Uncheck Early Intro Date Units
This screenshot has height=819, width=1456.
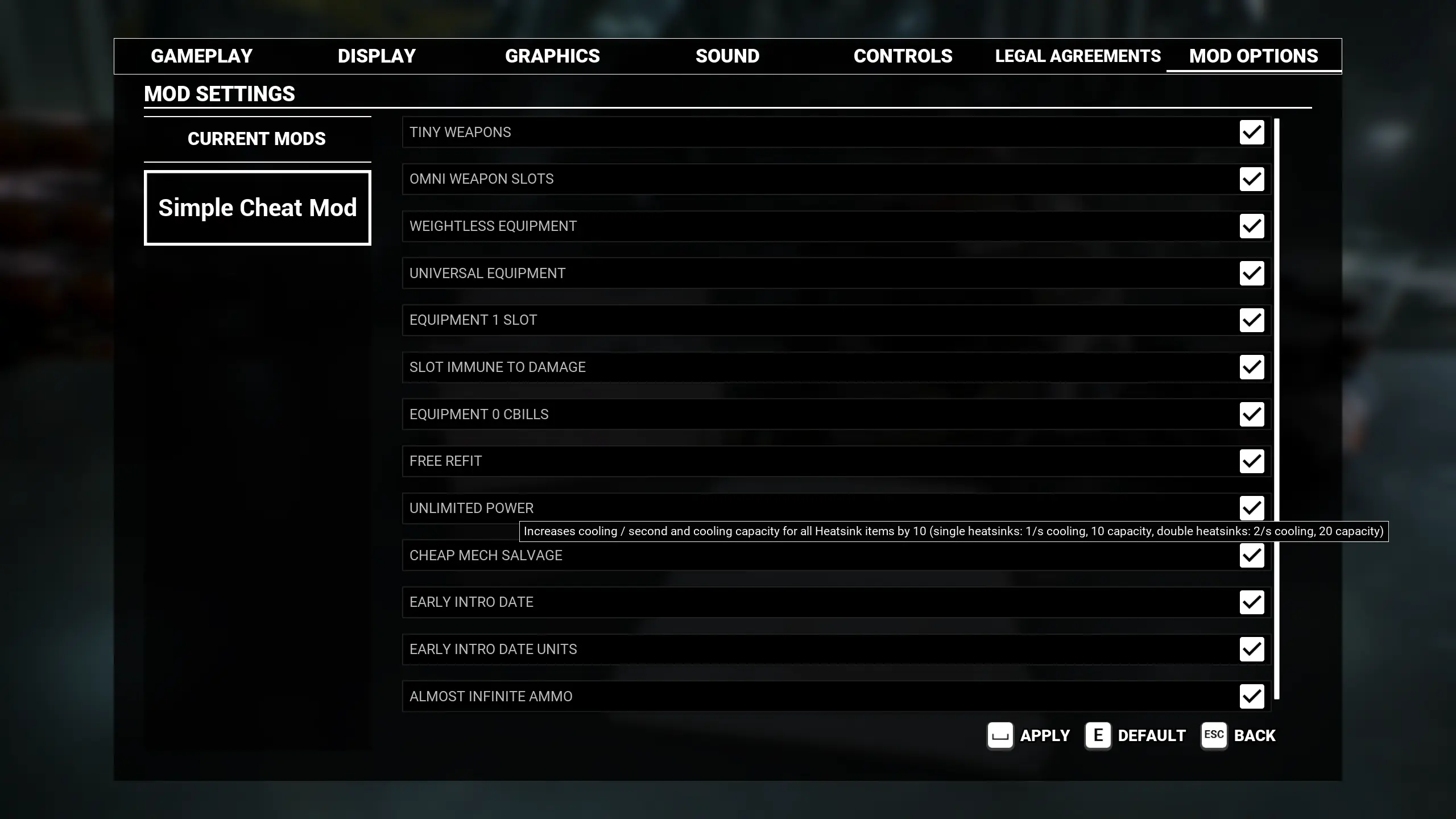pyautogui.click(x=1251, y=649)
